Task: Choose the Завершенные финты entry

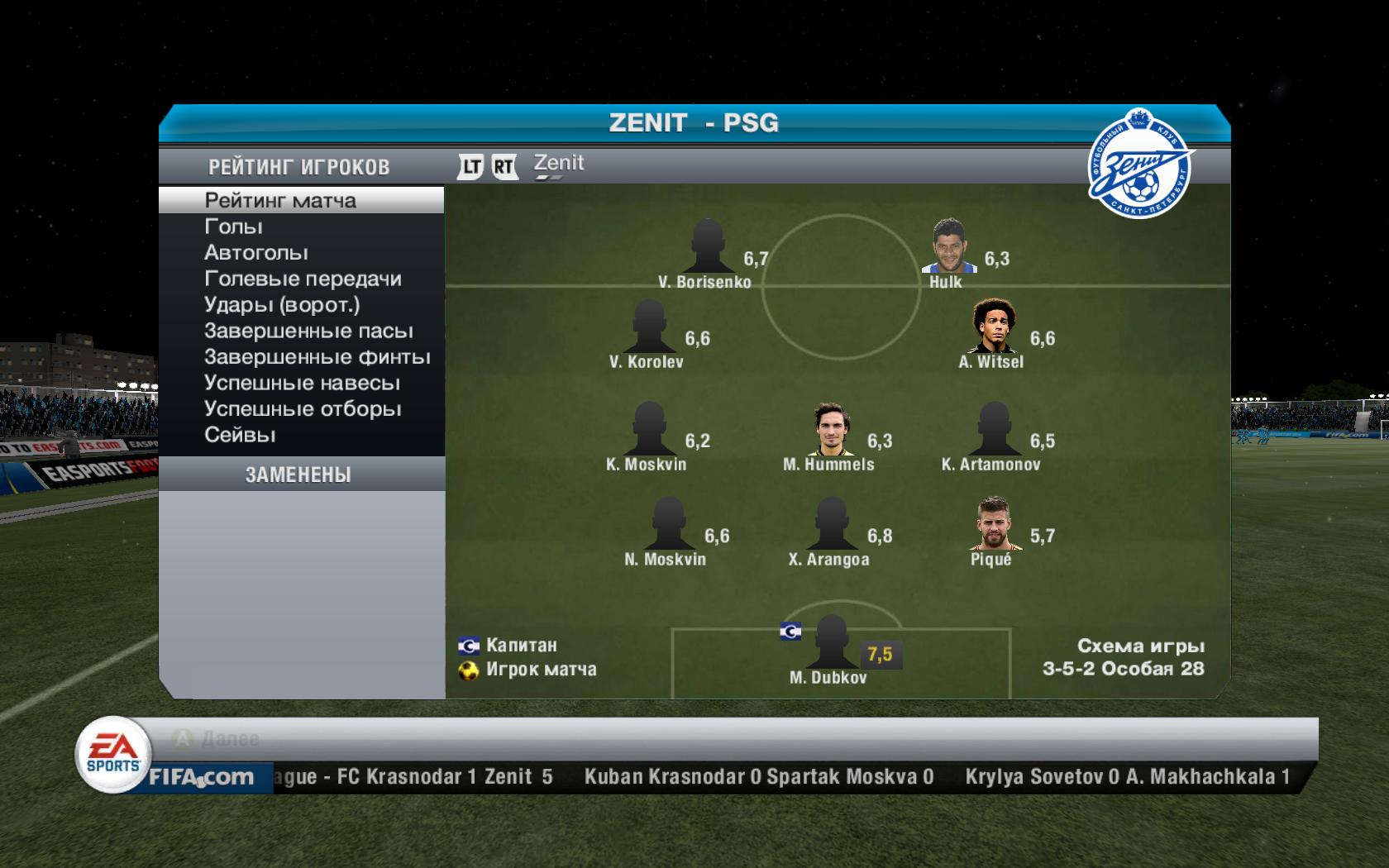Action: (x=317, y=357)
